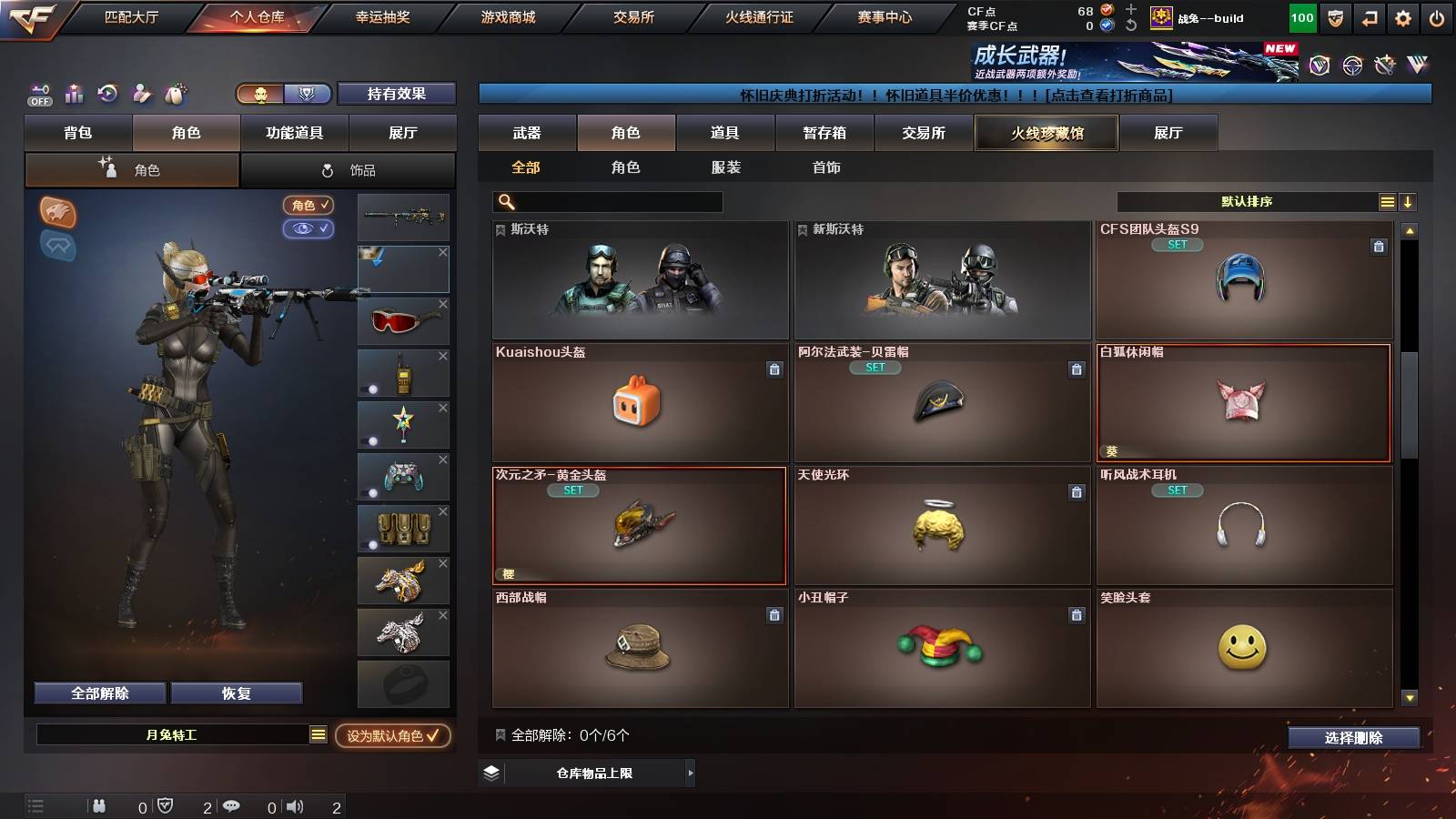The width and height of the screenshot is (1456, 819).
Task: Open the game settings gear icon
Action: (1403, 16)
